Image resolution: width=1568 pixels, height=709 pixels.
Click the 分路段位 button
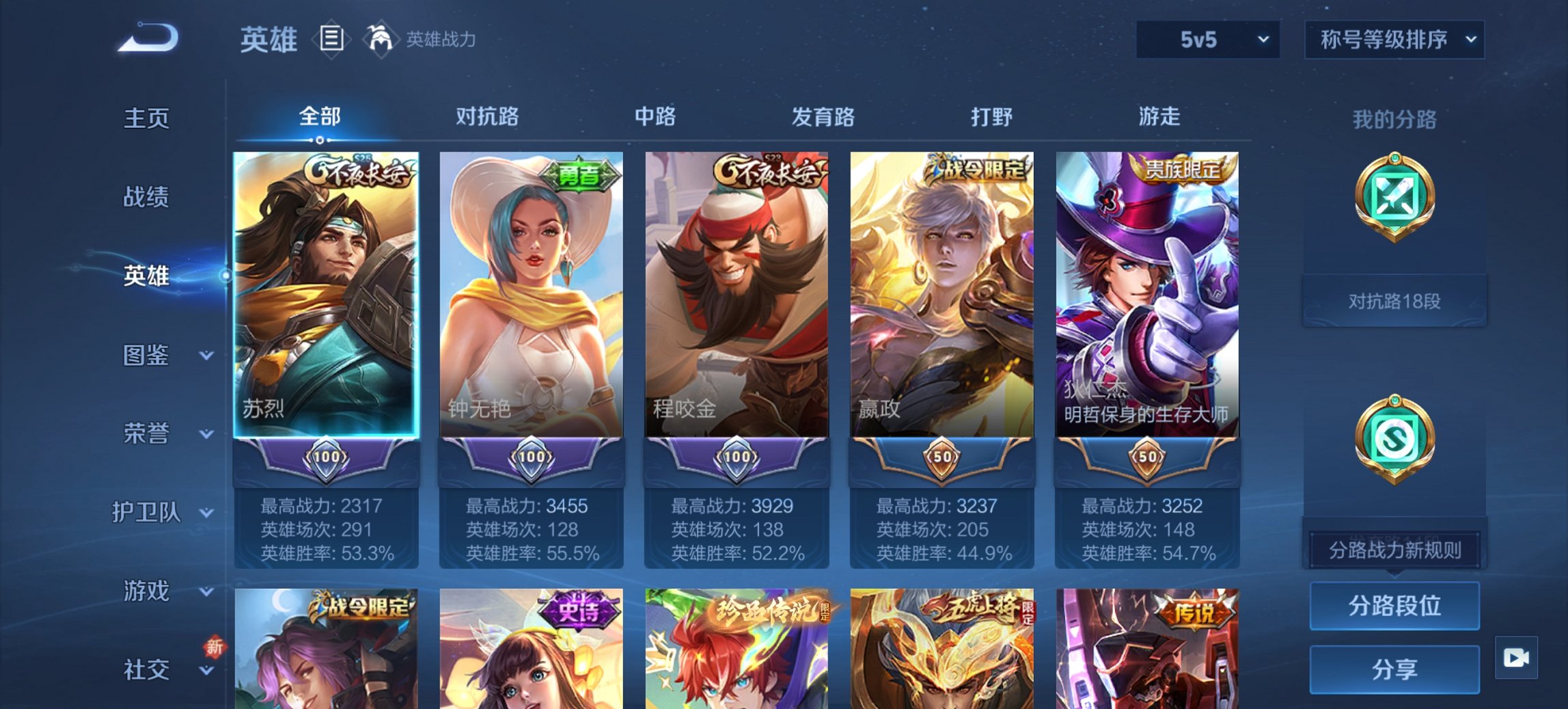pyautogui.click(x=1394, y=606)
